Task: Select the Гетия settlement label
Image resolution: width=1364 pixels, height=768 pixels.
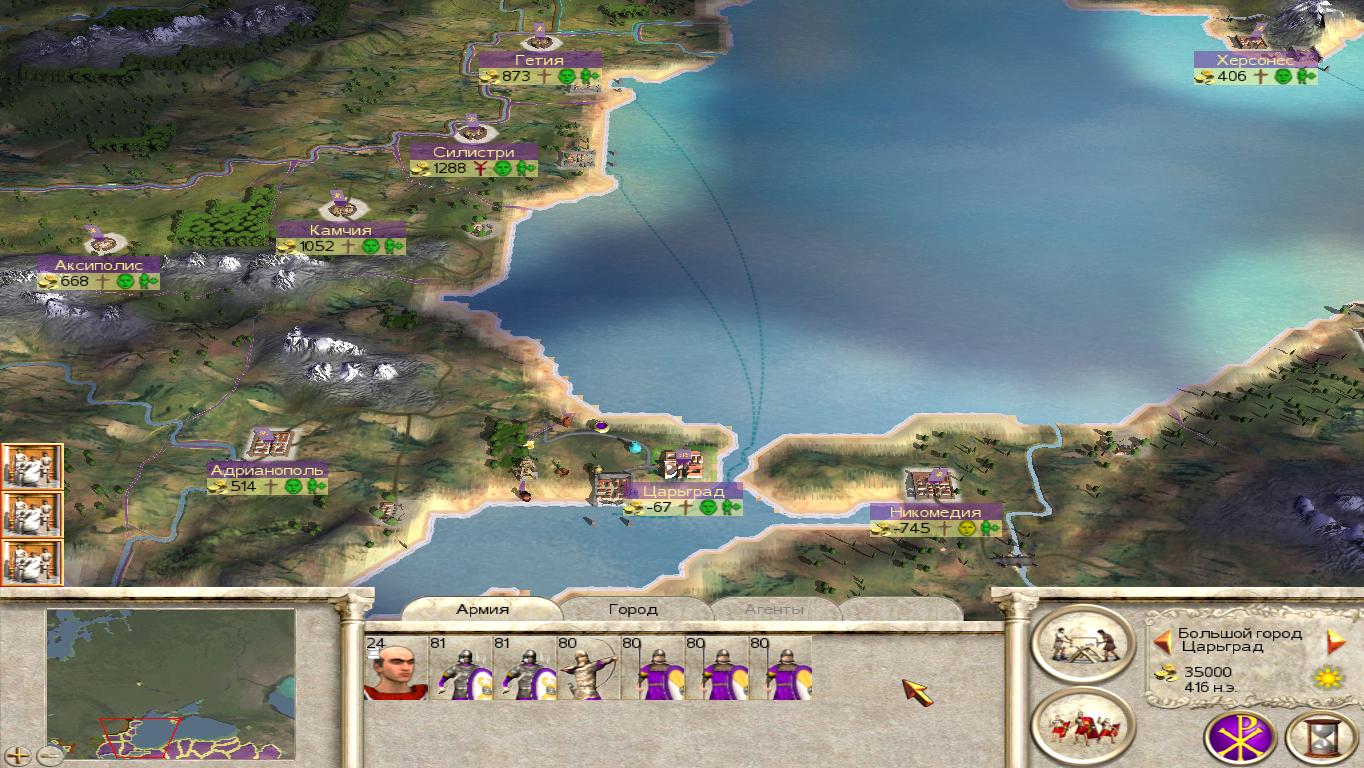Action: (540, 60)
